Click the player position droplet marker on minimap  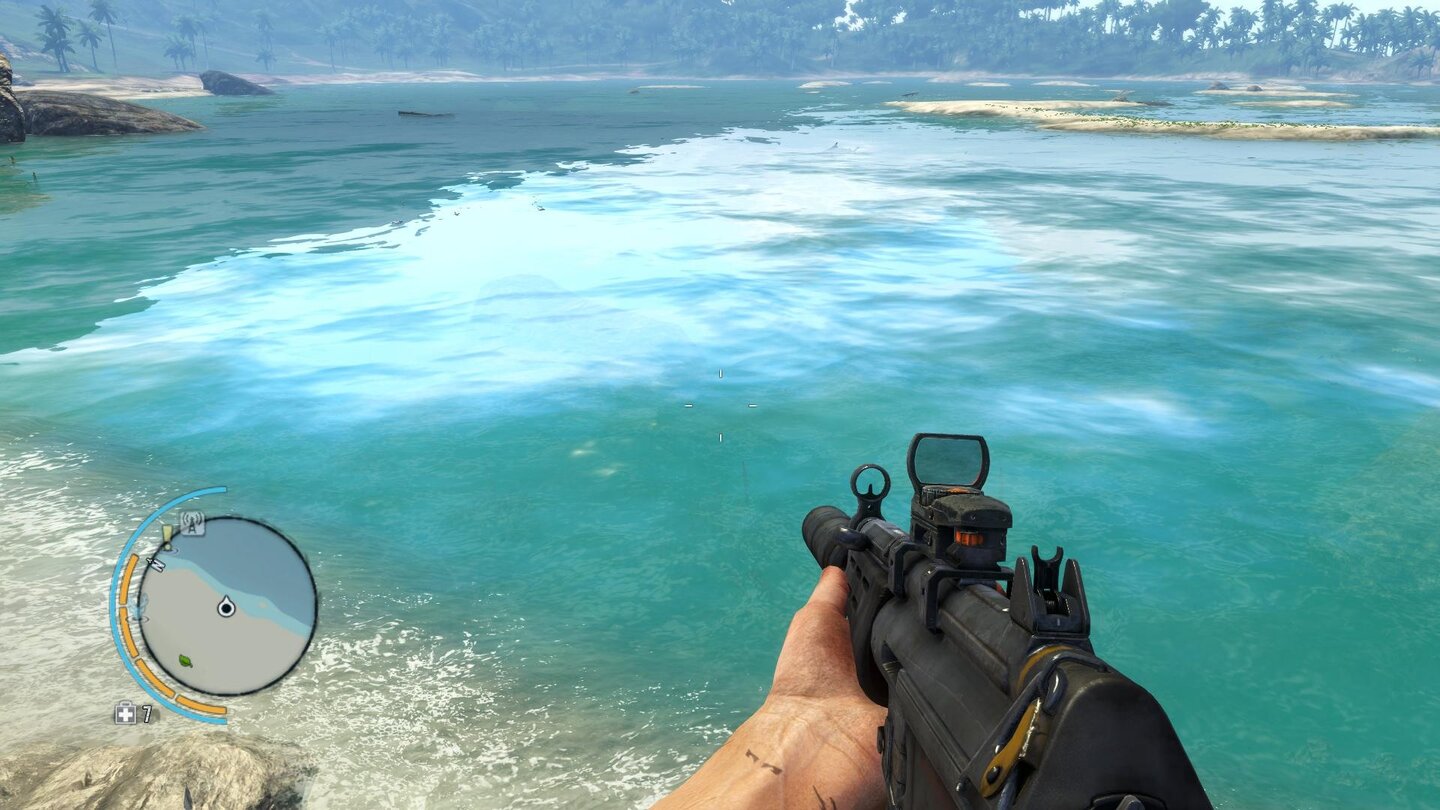[225, 607]
